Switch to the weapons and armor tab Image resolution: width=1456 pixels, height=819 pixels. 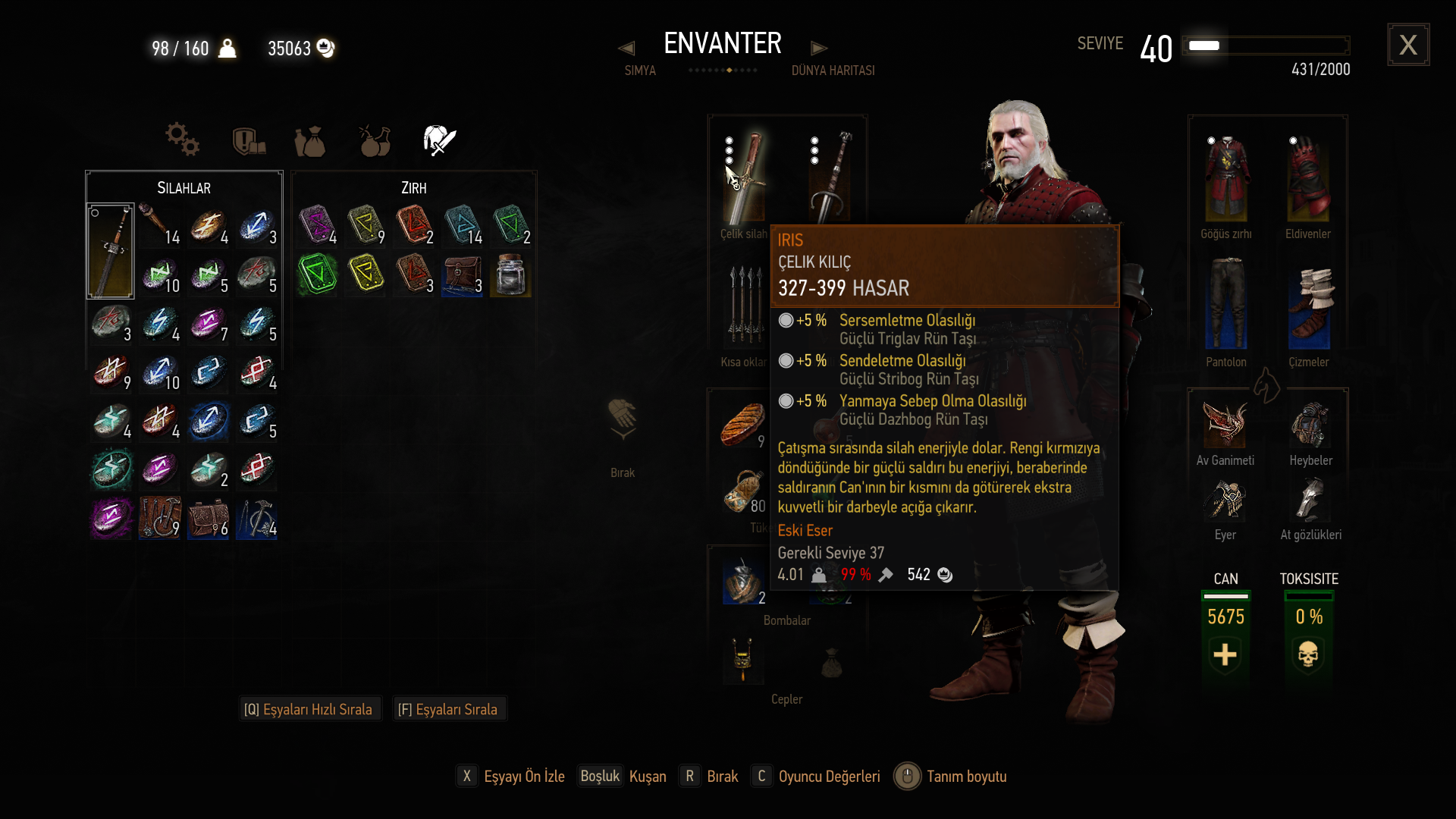tap(439, 140)
